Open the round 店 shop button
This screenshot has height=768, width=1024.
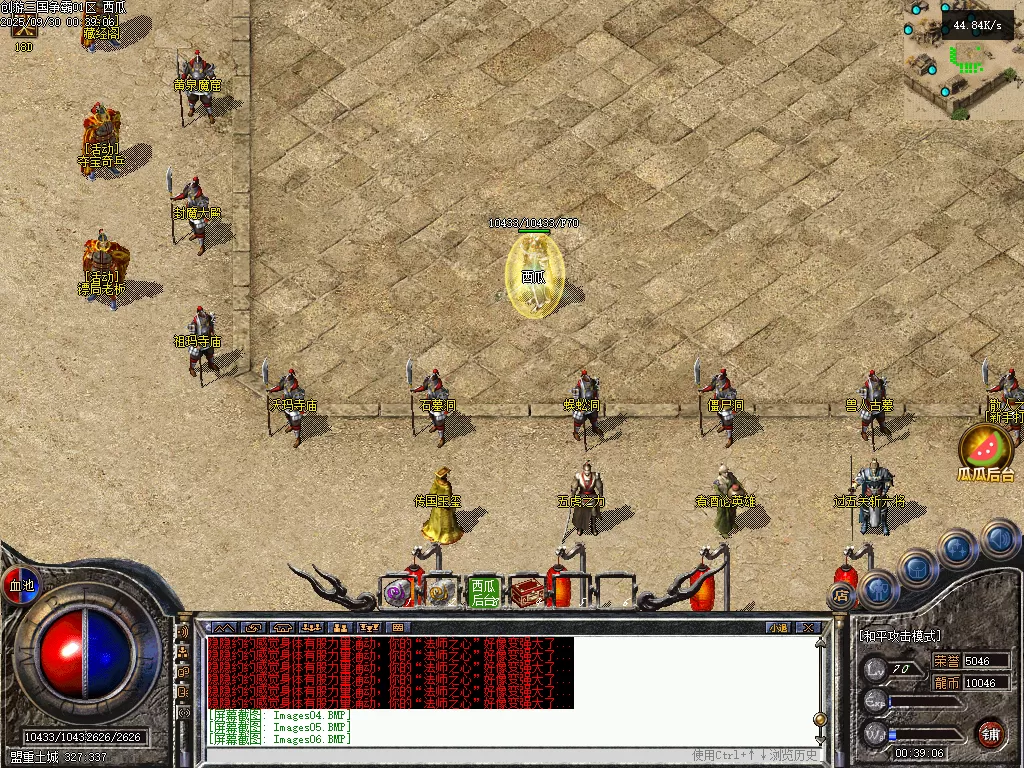click(841, 597)
